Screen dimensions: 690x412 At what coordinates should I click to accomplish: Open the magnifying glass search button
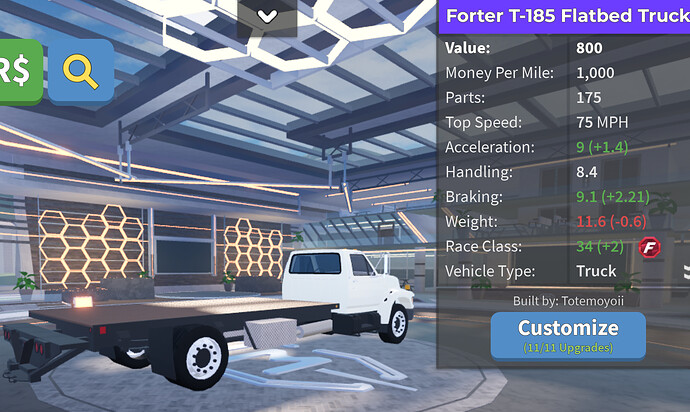click(81, 71)
